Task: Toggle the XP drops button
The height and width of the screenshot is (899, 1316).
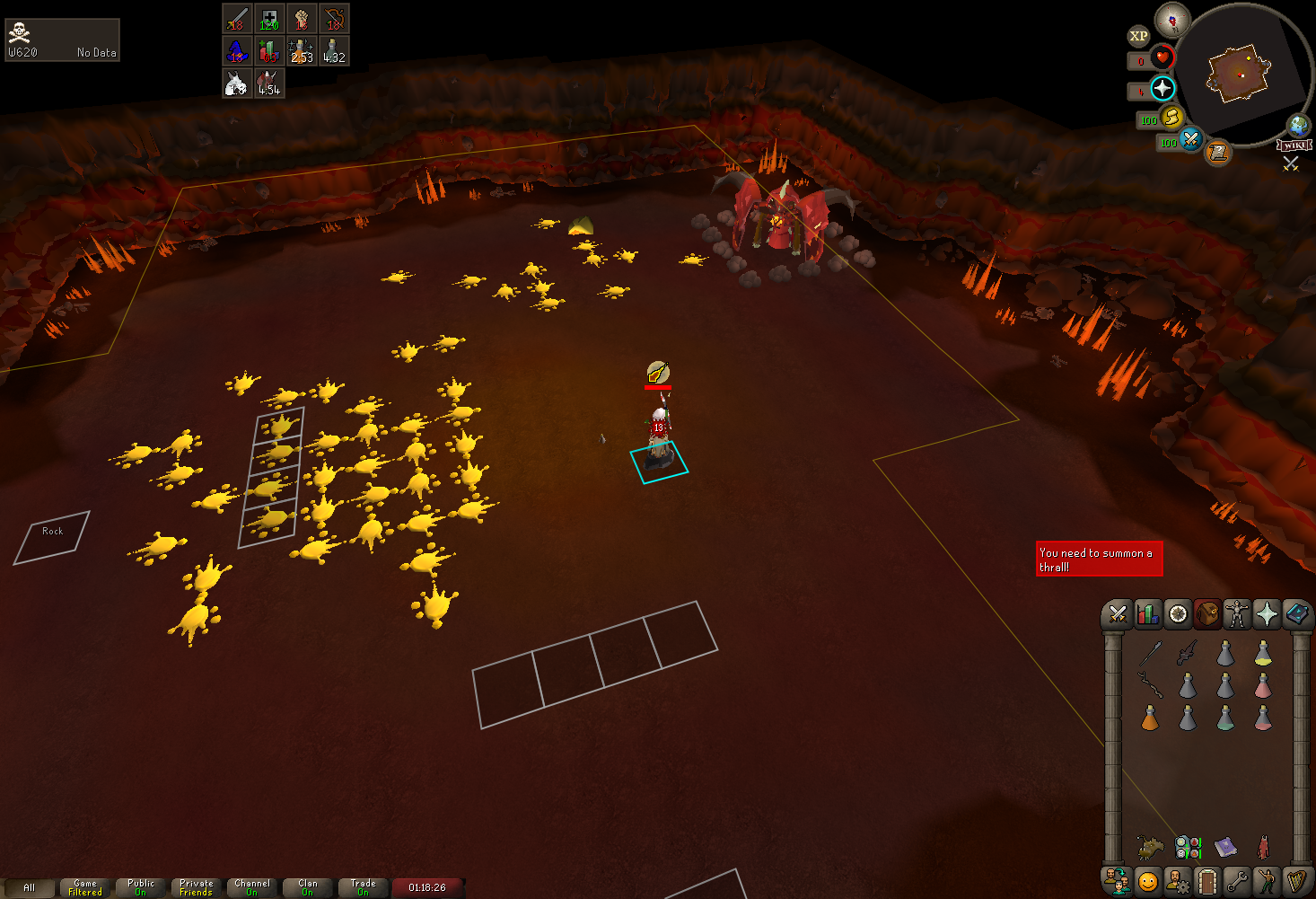Action: (1138, 36)
